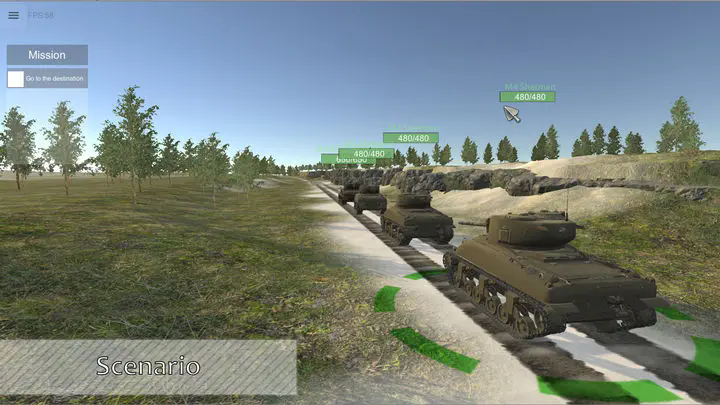This screenshot has width=720, height=405.
Task: Select the M4 Sherman unit health label
Action: [527, 97]
